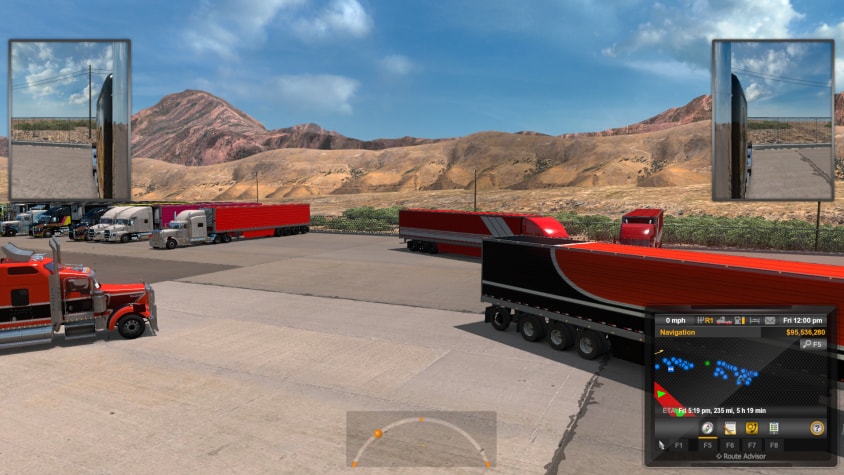The height and width of the screenshot is (475, 844).
Task: Open the damage diagnostics tab icon
Action: pos(751,428)
